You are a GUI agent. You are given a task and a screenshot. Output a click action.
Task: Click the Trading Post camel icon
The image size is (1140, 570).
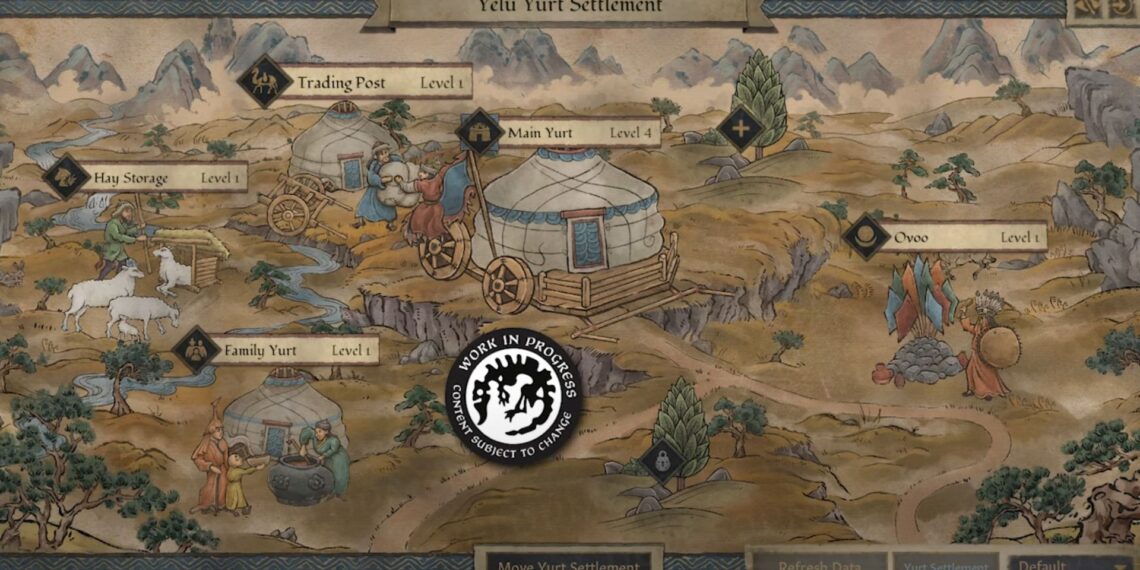(264, 82)
